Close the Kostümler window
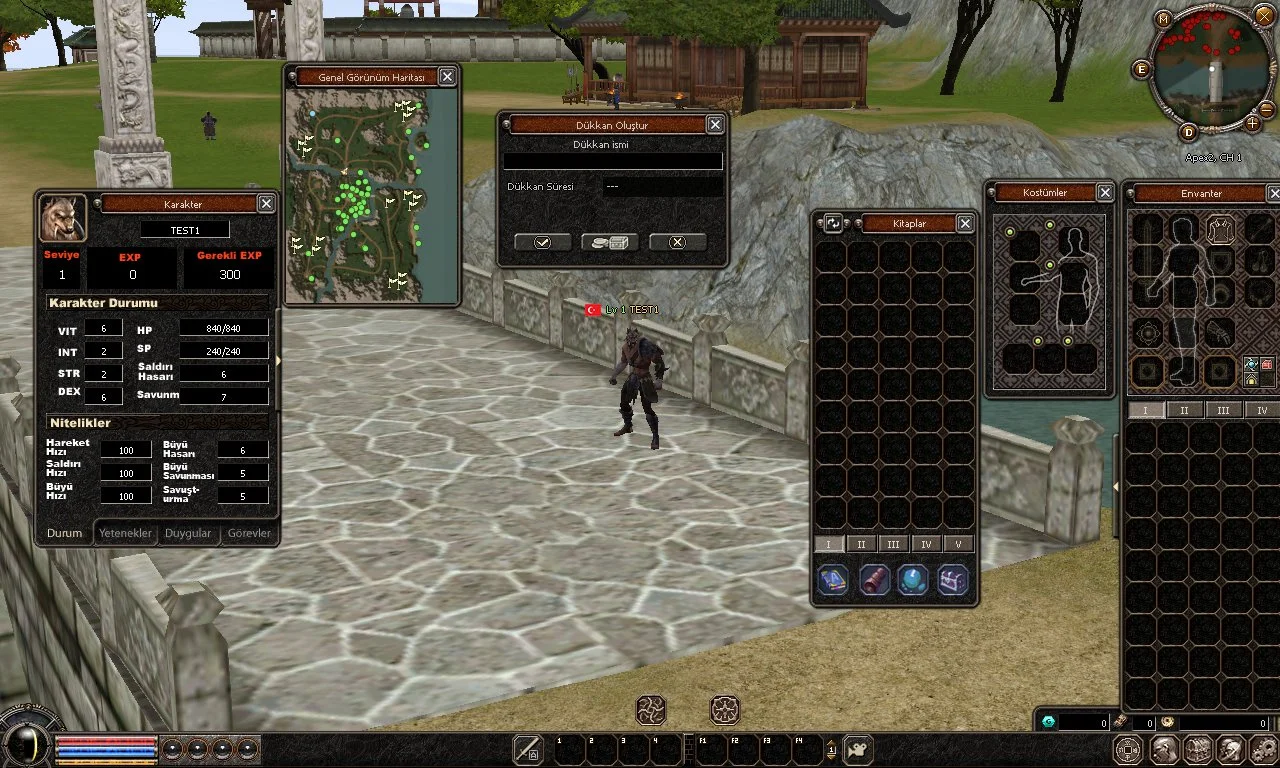 click(1105, 193)
